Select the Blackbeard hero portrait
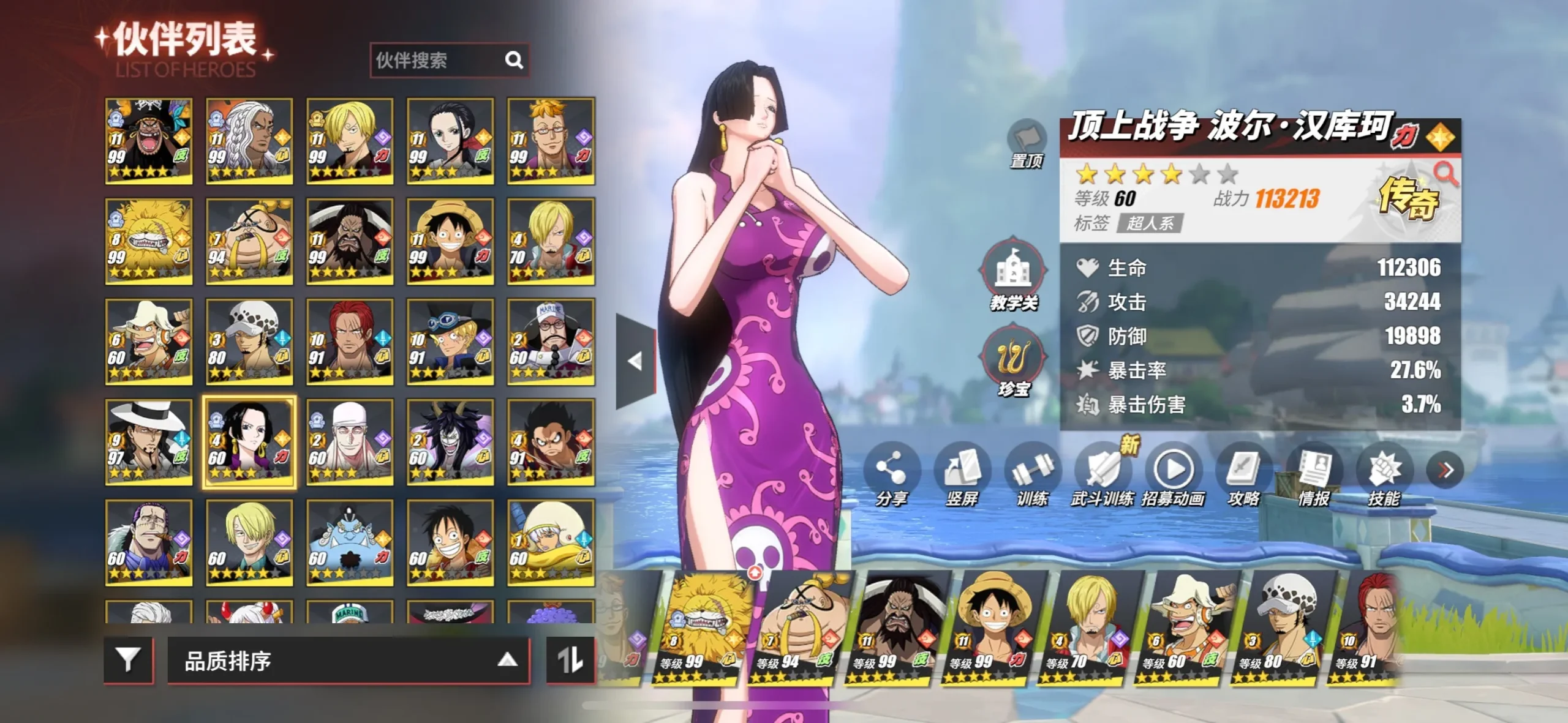This screenshot has height=723, width=1568. (149, 141)
